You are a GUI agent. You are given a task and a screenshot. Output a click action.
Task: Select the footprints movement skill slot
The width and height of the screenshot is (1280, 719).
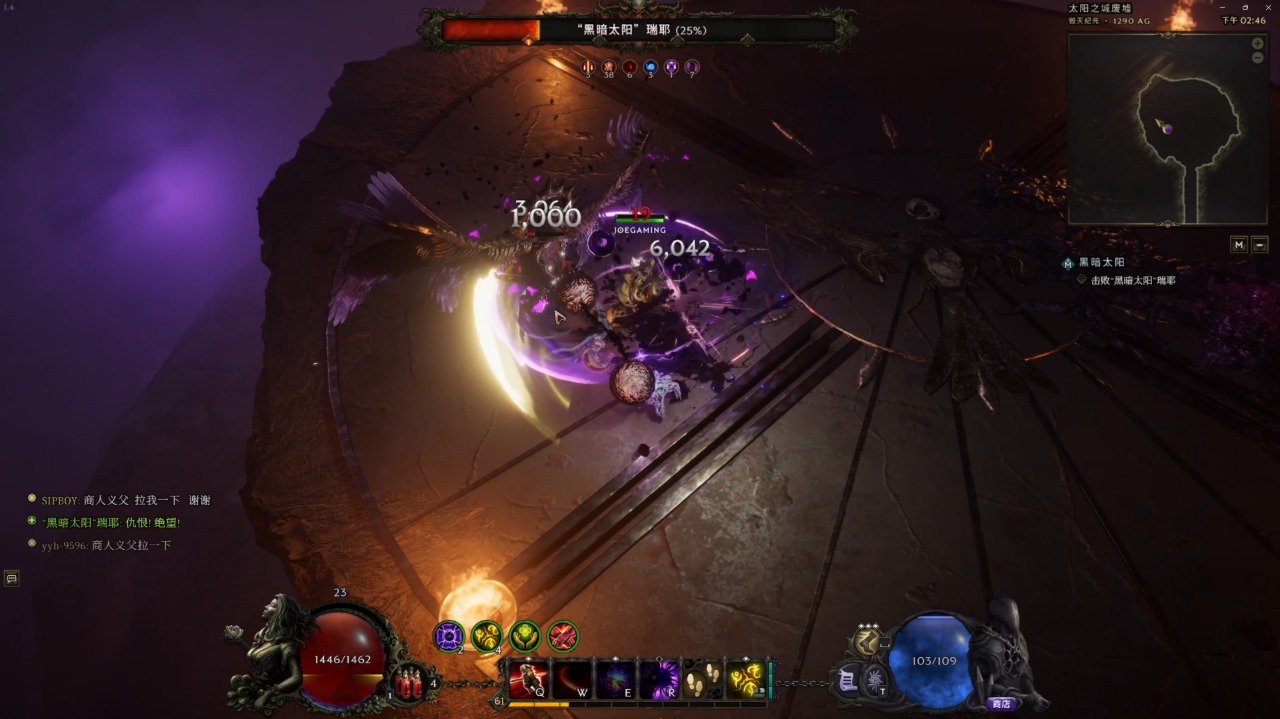click(x=703, y=680)
